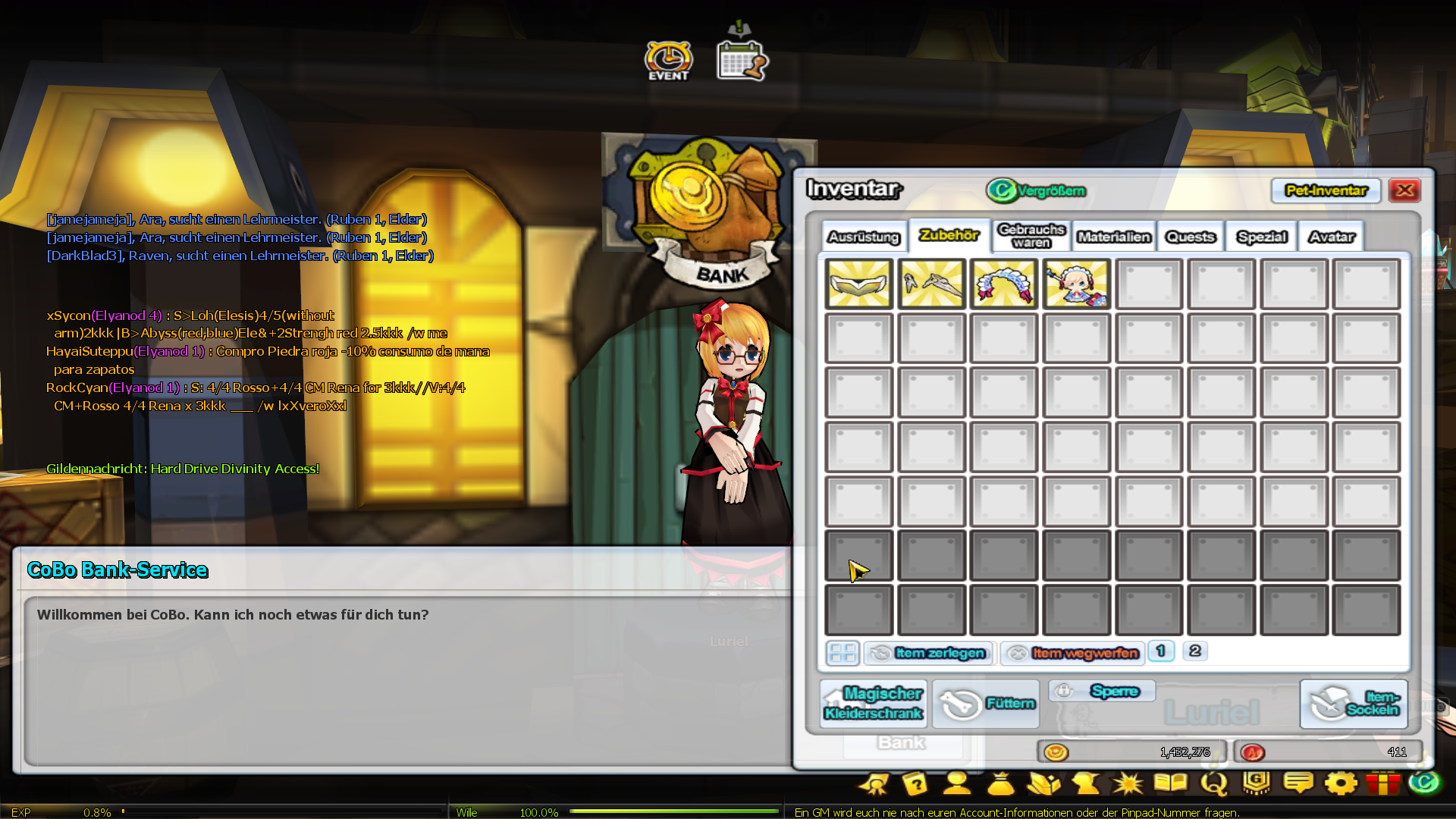Open the Avatar tab
Screen dimensions: 1456x819
[x=1332, y=237]
